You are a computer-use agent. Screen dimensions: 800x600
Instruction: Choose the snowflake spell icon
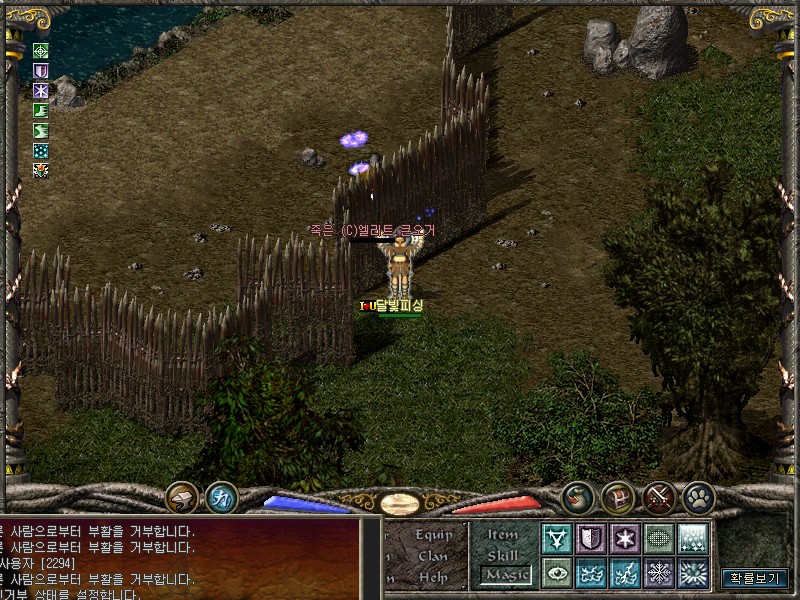click(x=659, y=573)
